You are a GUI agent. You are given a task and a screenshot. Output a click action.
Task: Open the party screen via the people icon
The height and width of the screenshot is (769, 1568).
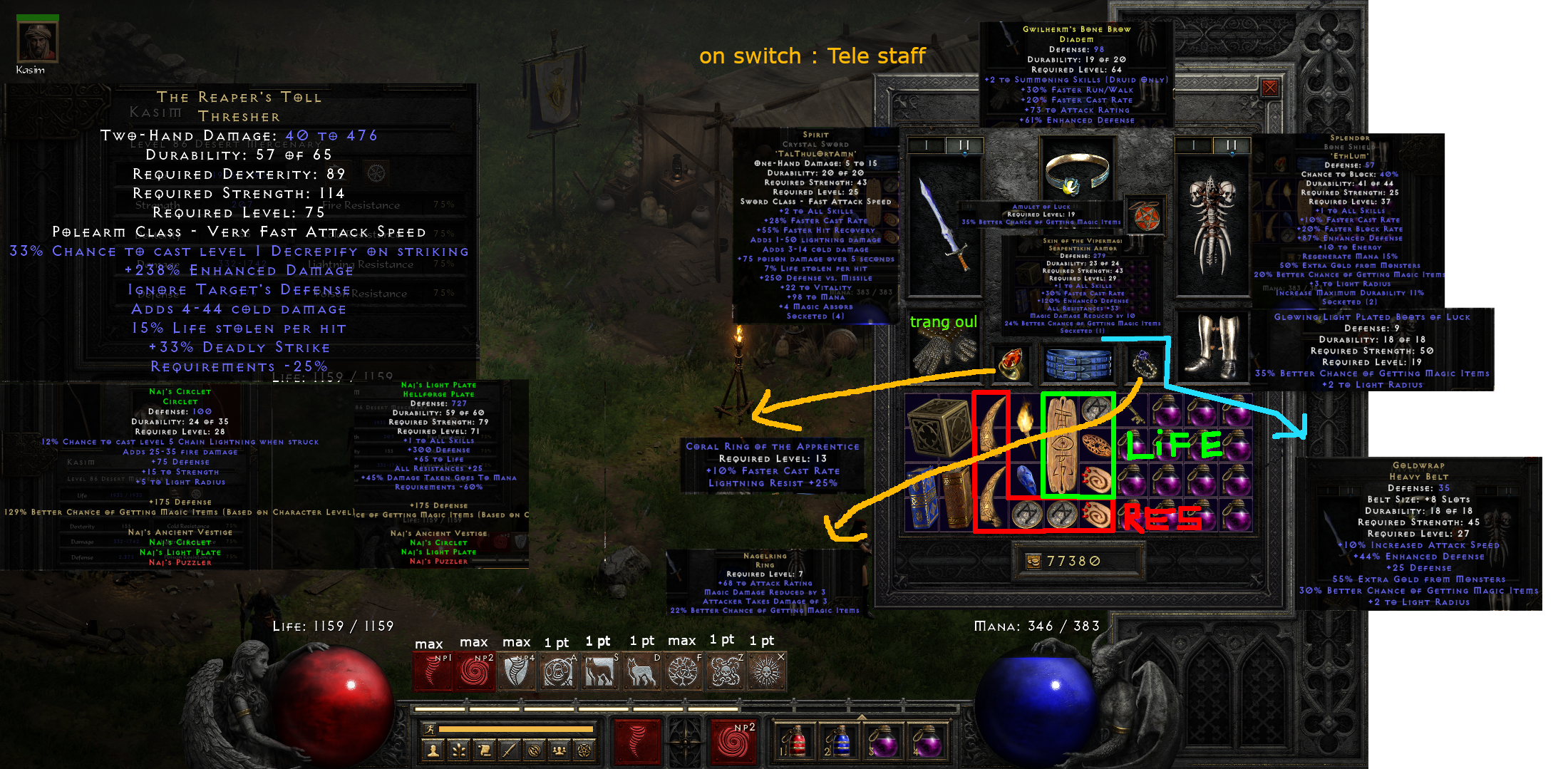[x=558, y=750]
